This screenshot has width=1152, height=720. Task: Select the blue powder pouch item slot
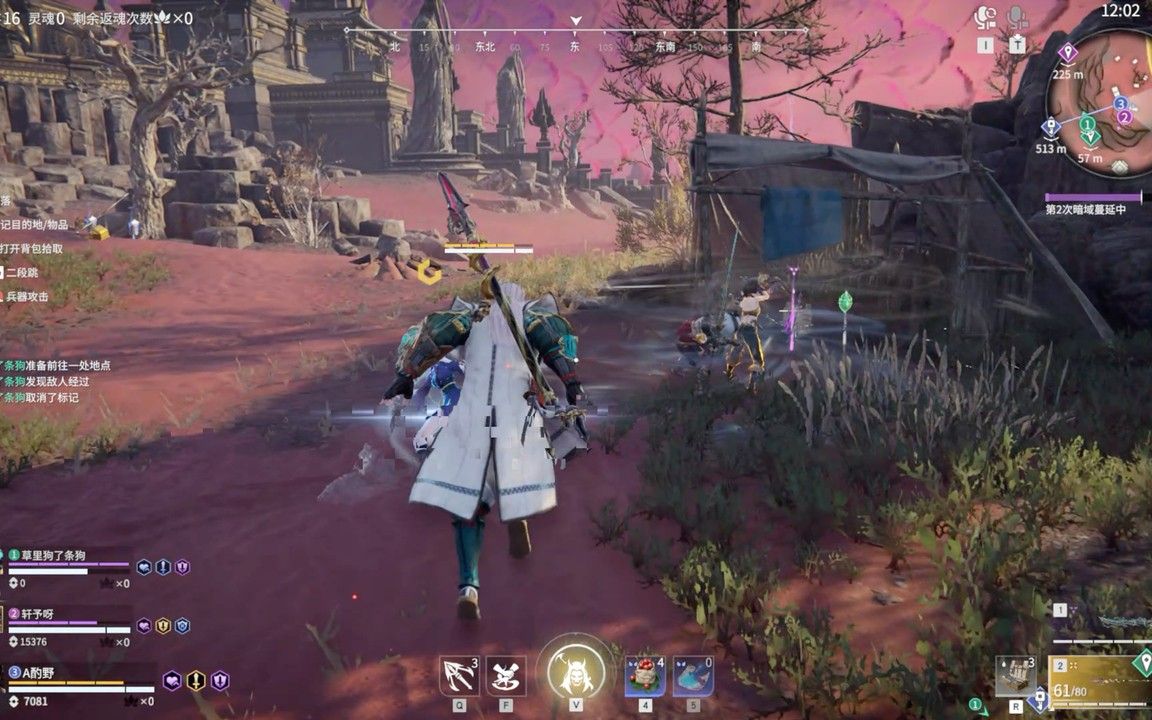pyautogui.click(x=693, y=676)
